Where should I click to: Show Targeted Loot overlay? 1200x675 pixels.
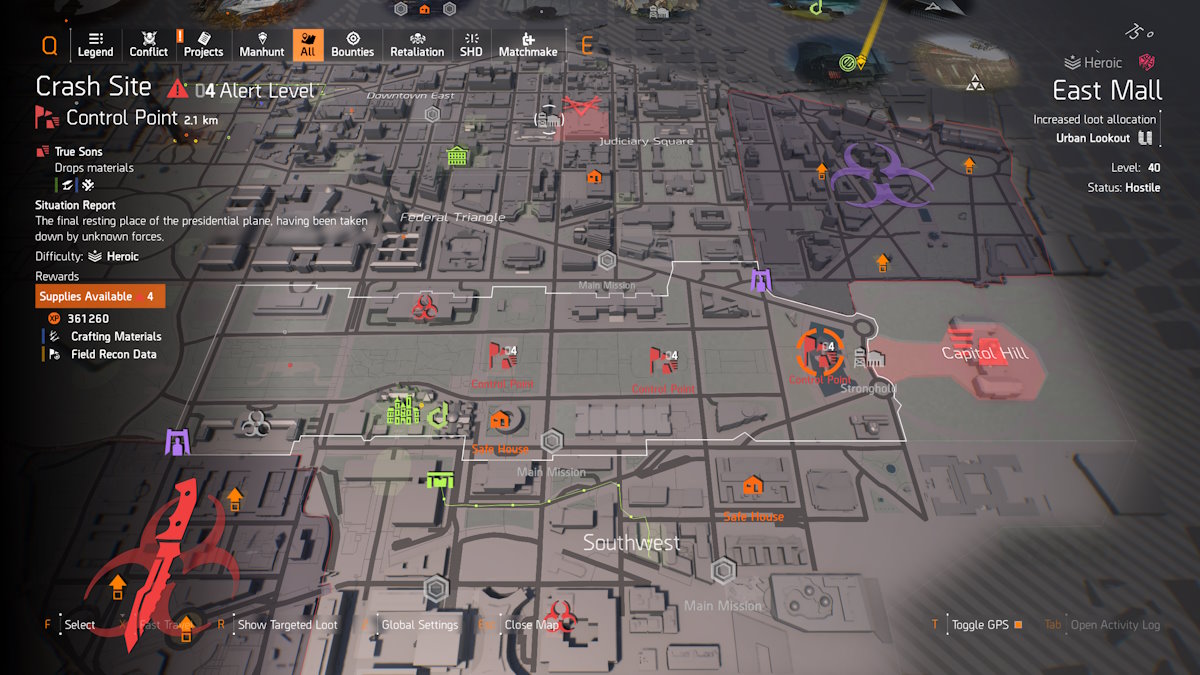click(287, 625)
